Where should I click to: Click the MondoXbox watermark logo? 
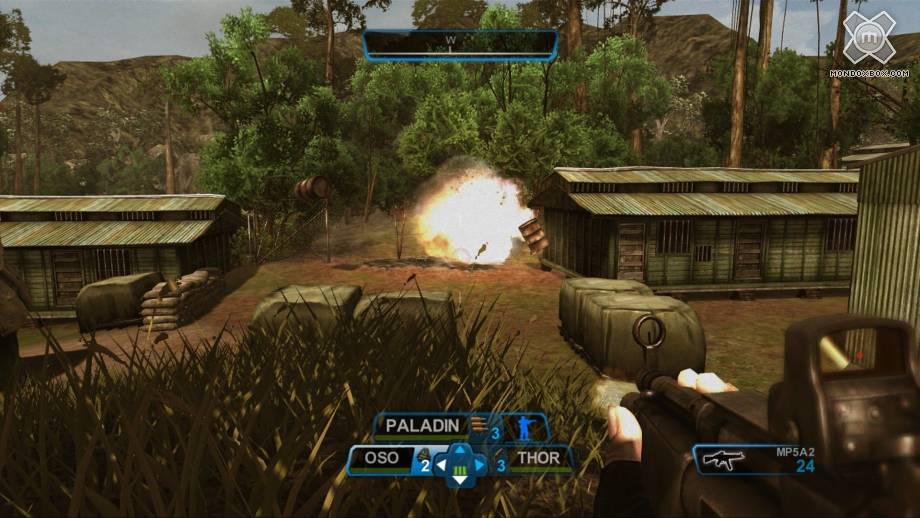[868, 40]
